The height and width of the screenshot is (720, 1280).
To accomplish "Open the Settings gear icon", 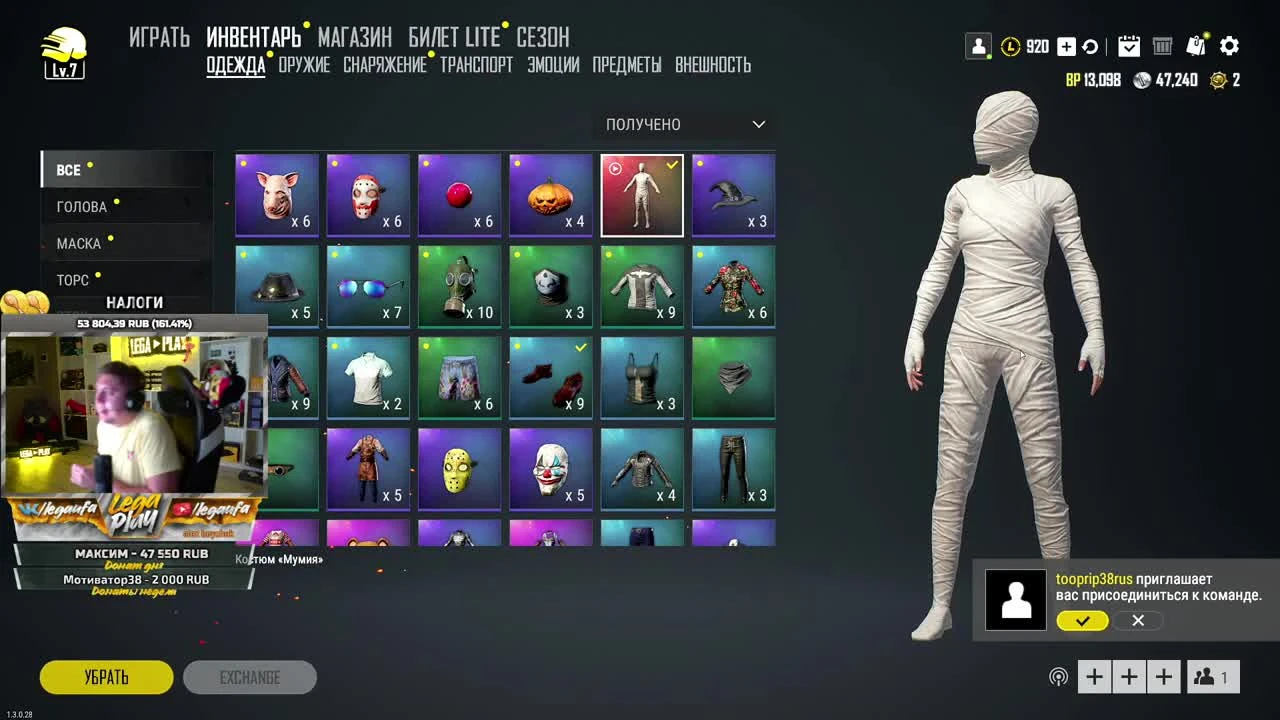I will 1229,45.
